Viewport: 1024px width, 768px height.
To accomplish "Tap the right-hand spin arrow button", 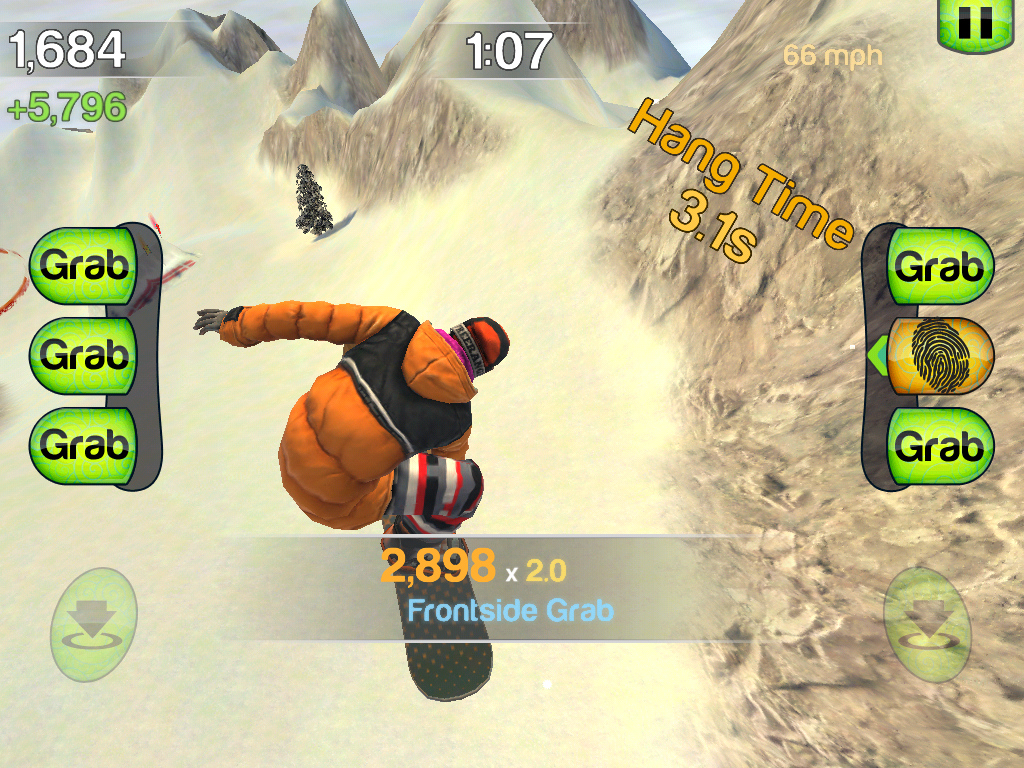I will tap(927, 624).
